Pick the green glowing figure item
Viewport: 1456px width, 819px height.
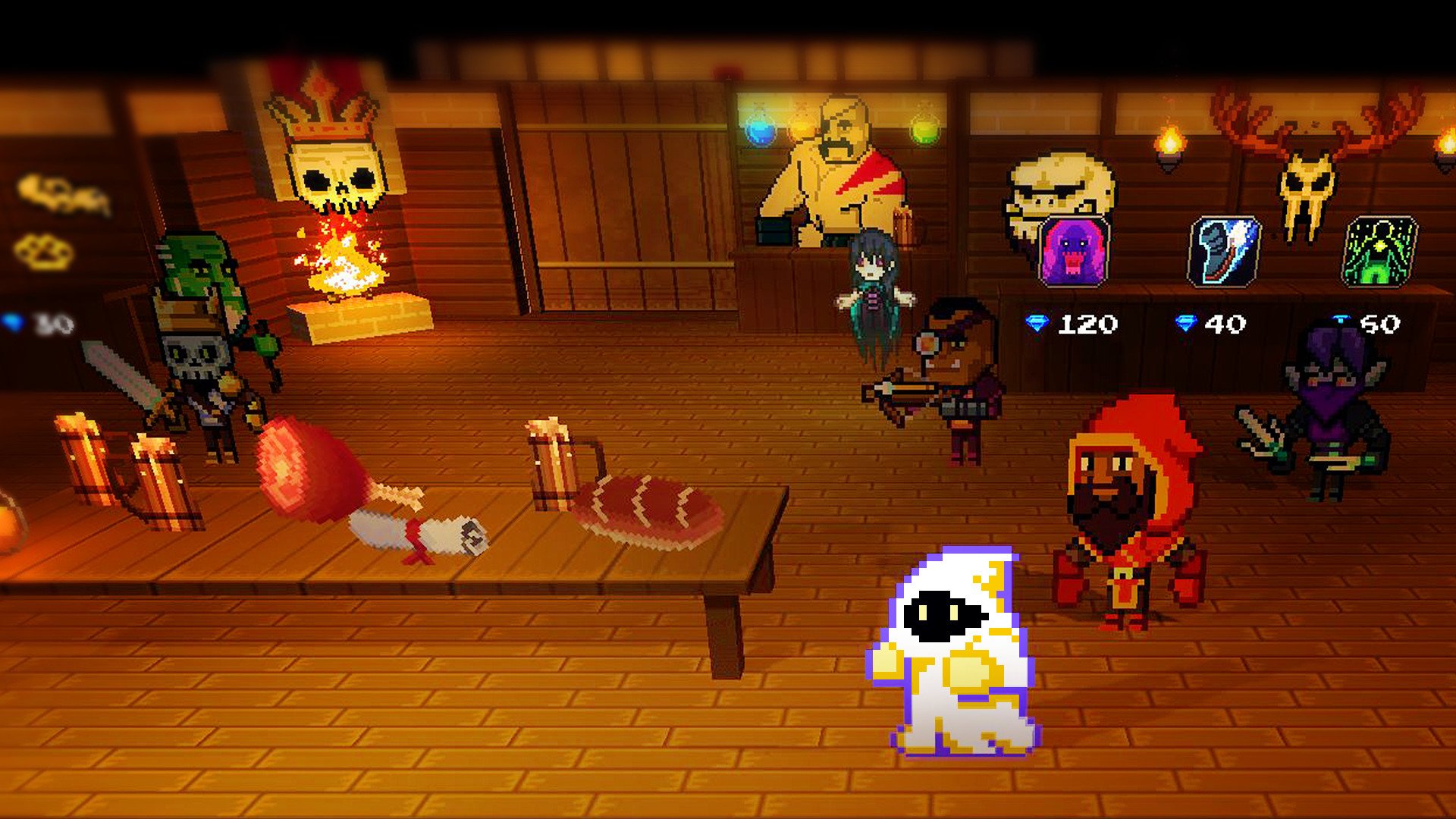point(1379,251)
